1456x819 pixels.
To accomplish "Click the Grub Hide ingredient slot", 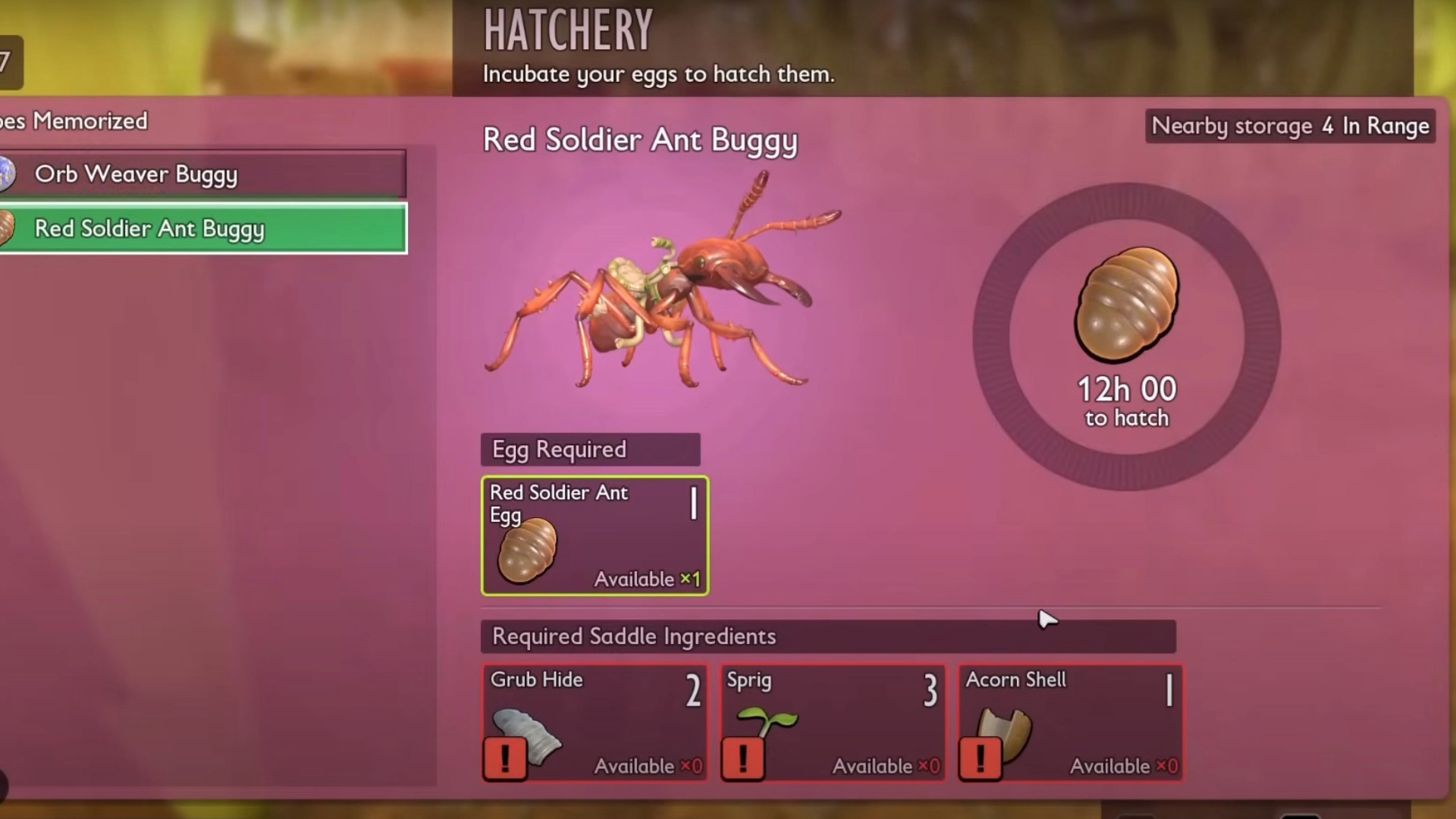I will tap(595, 723).
